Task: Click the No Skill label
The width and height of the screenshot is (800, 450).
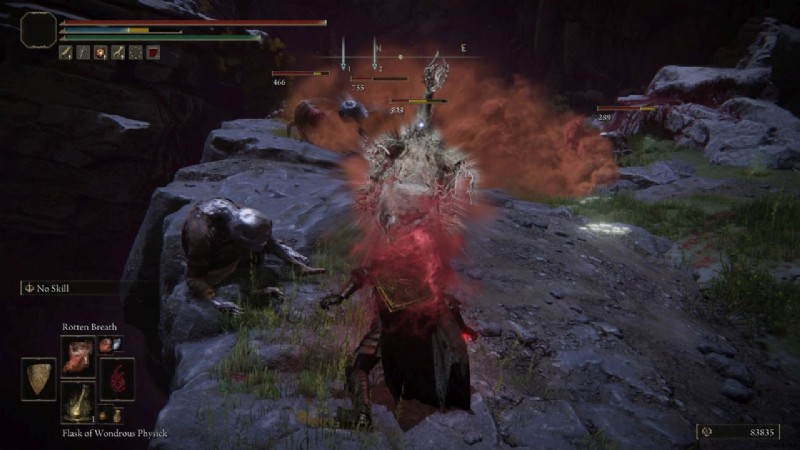Action: [x=60, y=288]
